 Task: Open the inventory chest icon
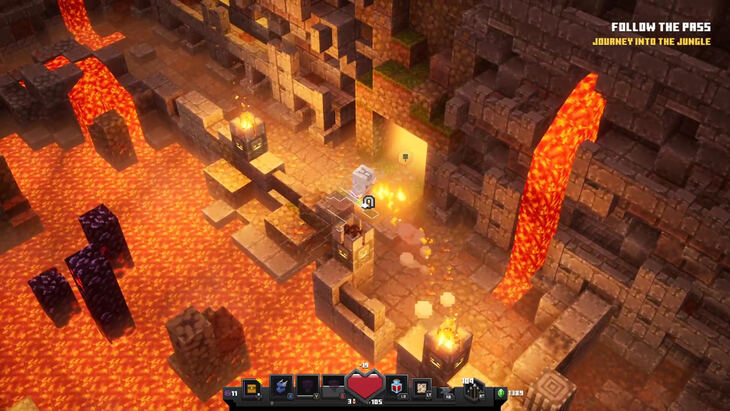pos(251,387)
